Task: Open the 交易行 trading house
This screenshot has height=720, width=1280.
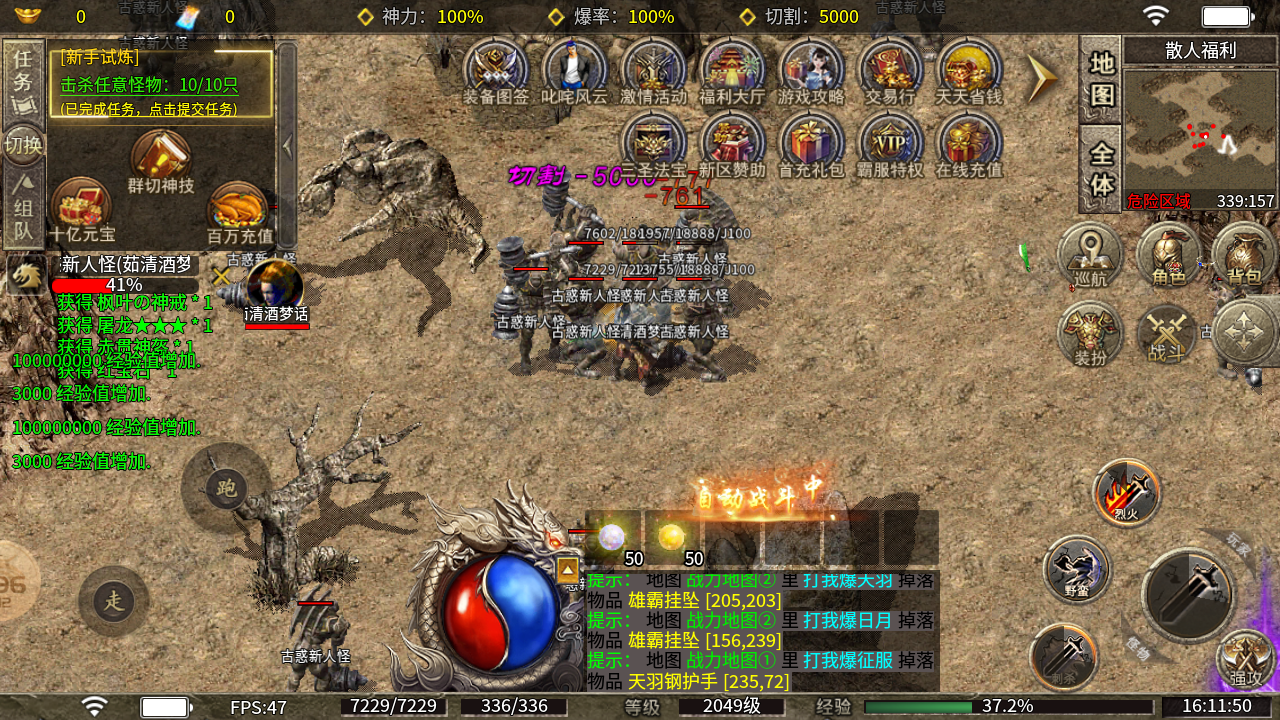Action: pyautogui.click(x=890, y=71)
